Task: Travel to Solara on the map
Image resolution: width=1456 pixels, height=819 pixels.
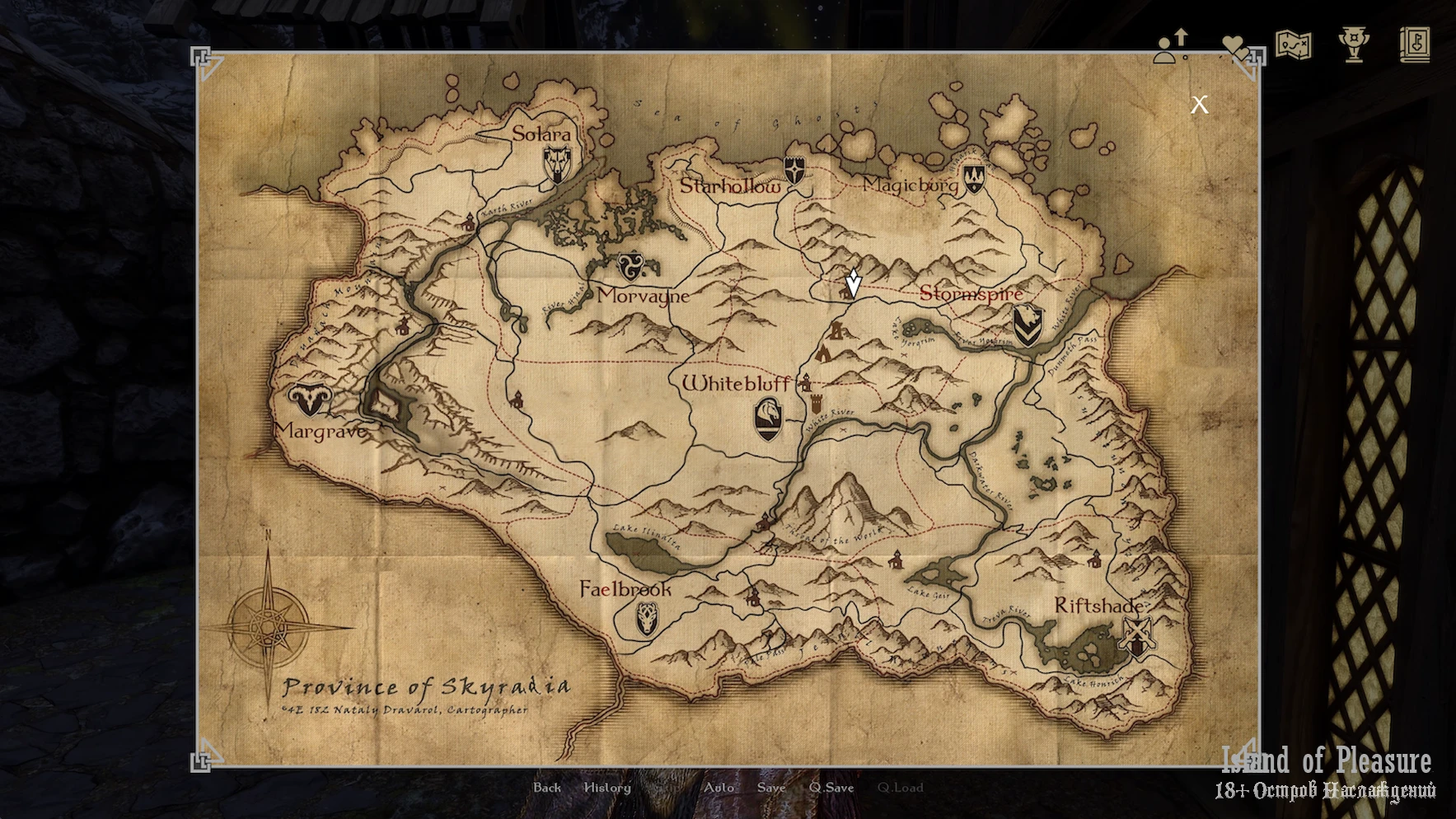Action: point(557,164)
